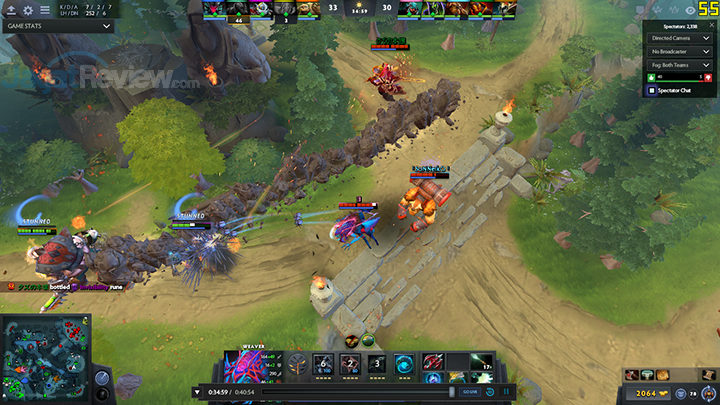Click the minimap

[43, 357]
